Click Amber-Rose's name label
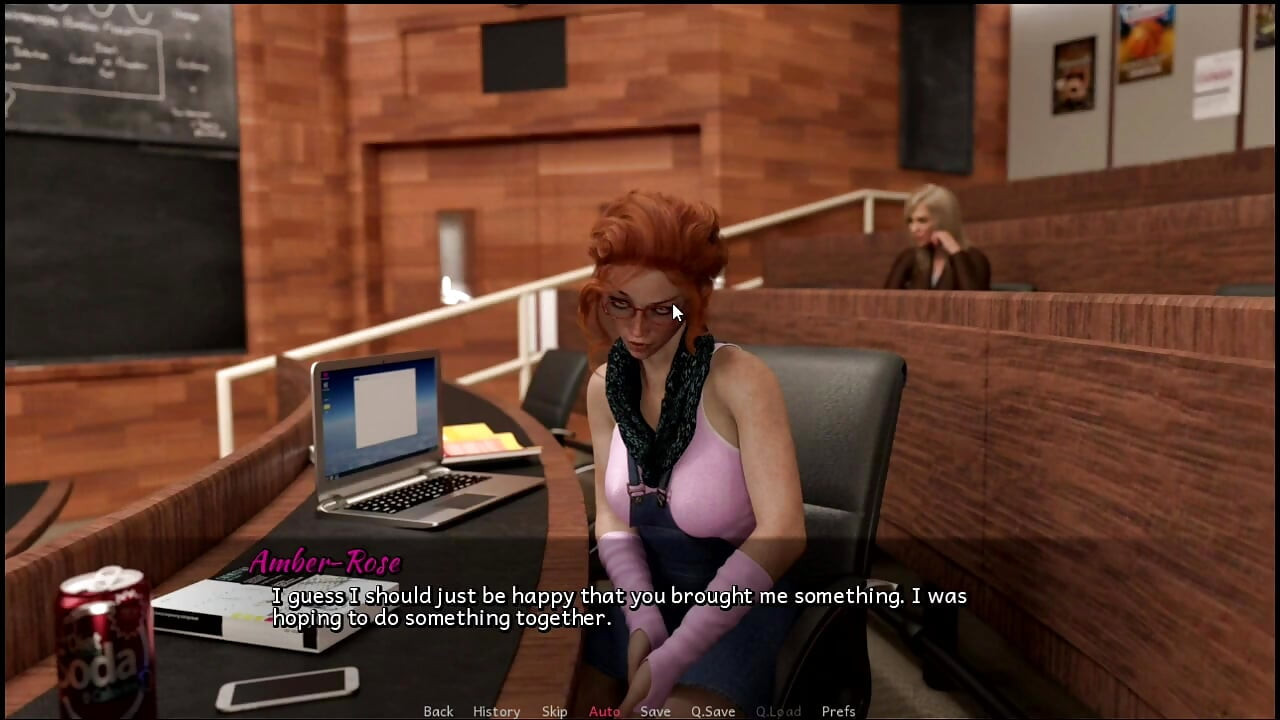This screenshot has width=1280, height=720. click(327, 562)
